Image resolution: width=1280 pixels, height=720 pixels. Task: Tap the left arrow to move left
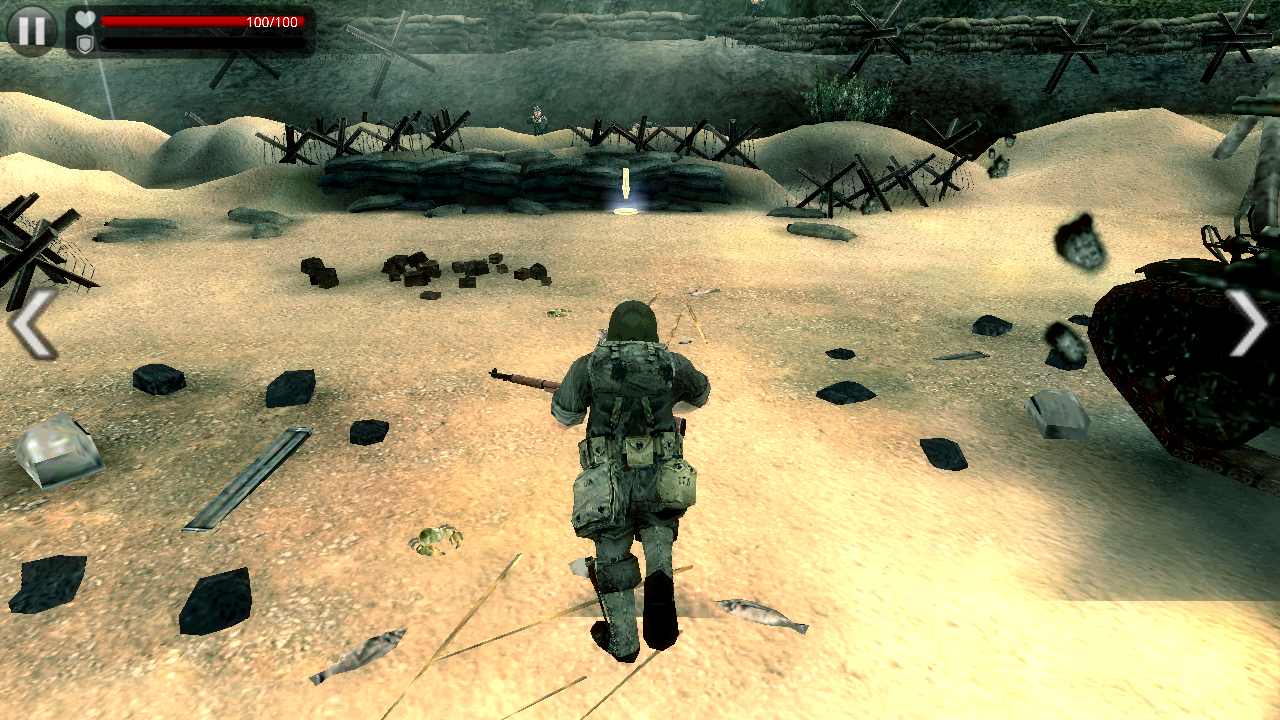[x=31, y=323]
